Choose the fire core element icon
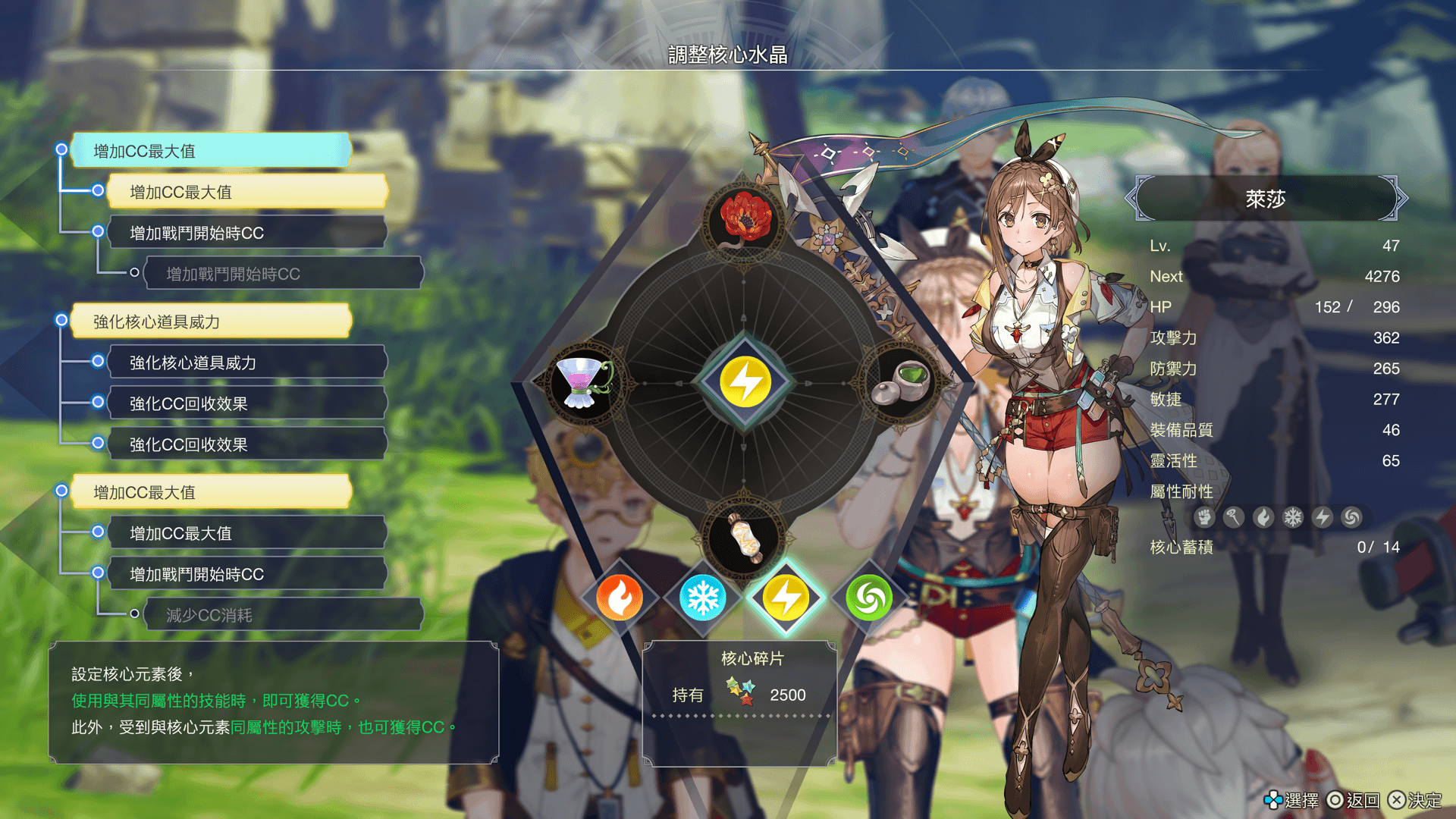Screen dimensions: 1456x819 620,598
